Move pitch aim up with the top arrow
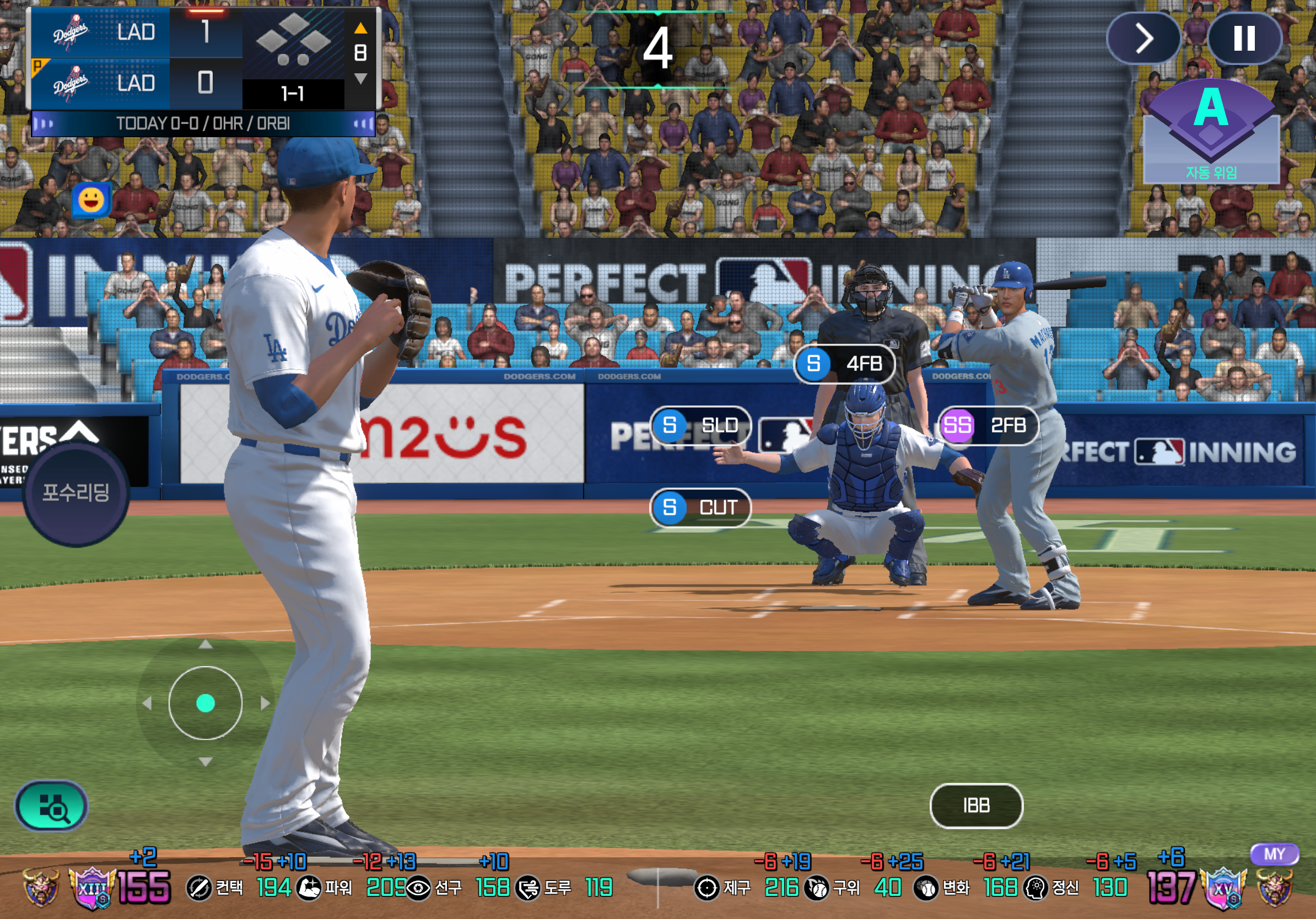The width and height of the screenshot is (1316, 919). point(205,645)
